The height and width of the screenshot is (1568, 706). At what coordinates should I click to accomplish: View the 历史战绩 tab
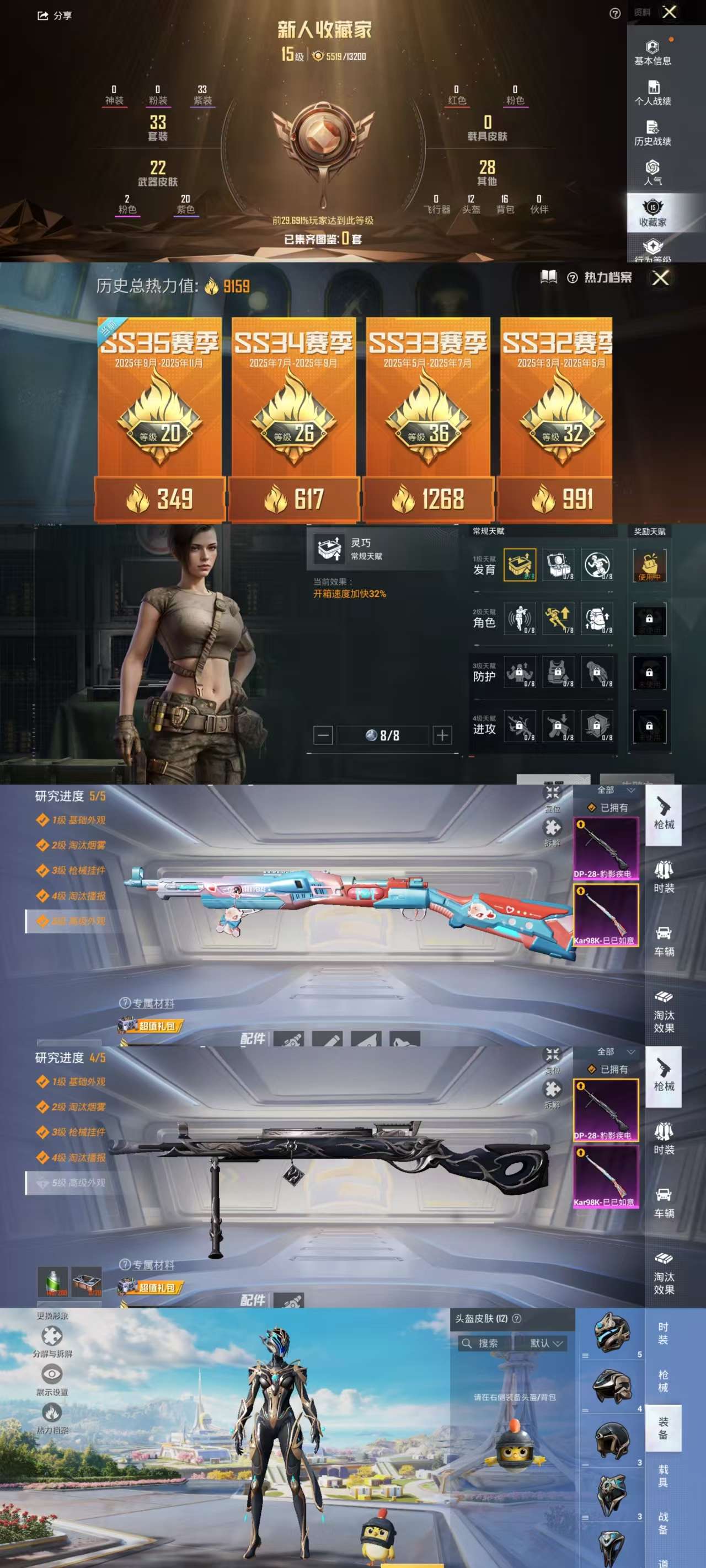[652, 133]
